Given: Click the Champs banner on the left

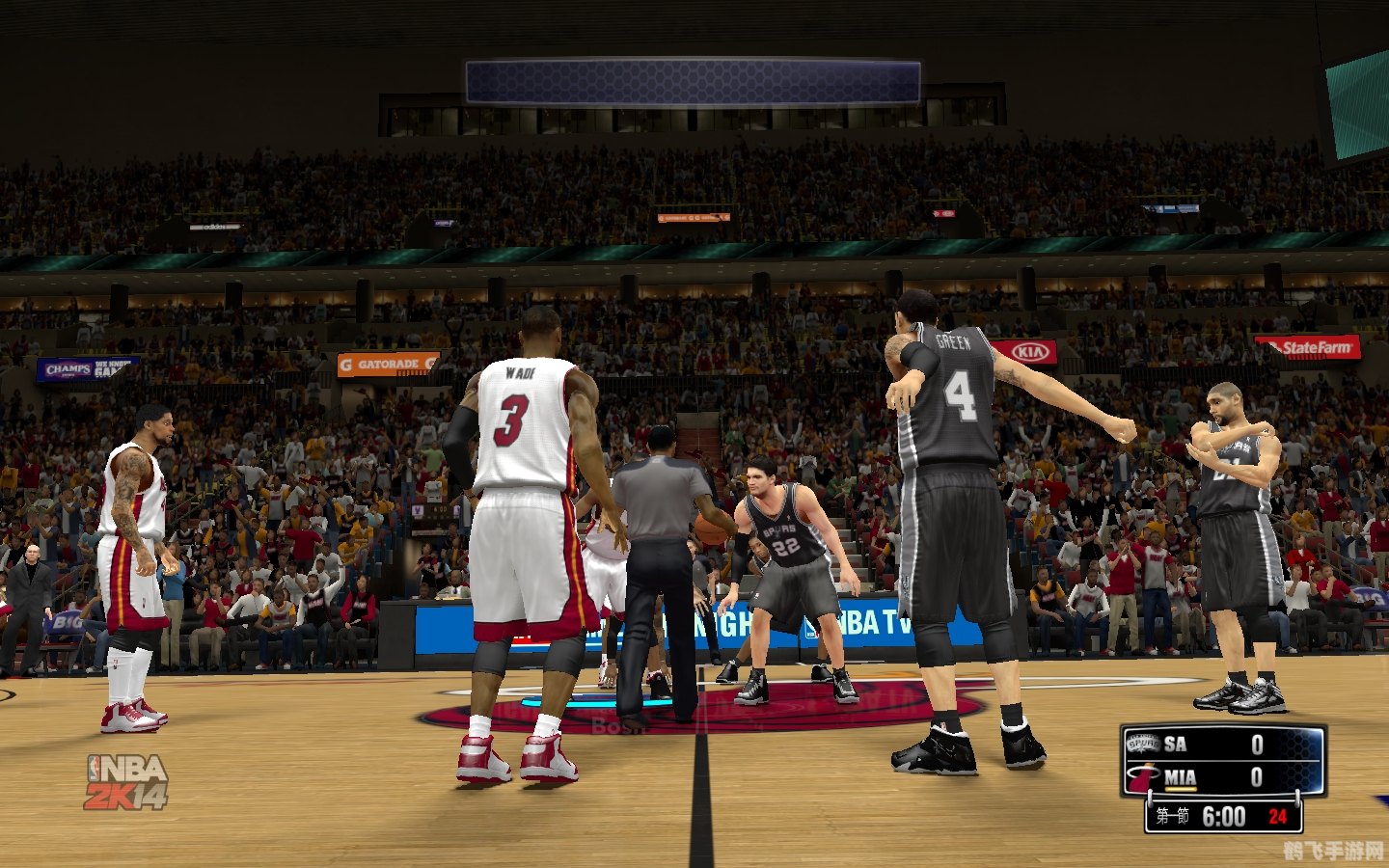Looking at the screenshot, I should [x=66, y=369].
